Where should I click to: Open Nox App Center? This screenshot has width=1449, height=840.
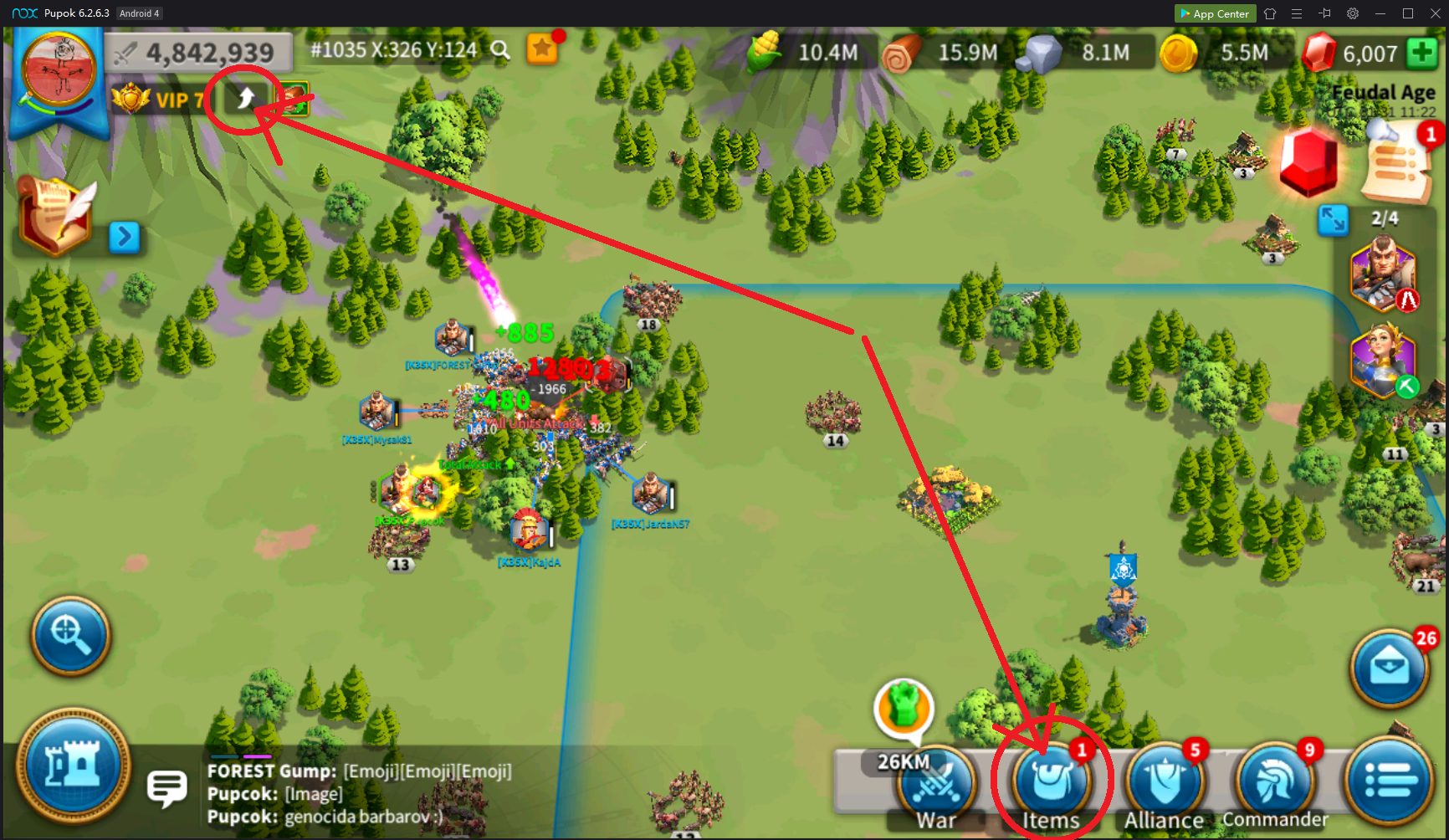(x=1215, y=13)
